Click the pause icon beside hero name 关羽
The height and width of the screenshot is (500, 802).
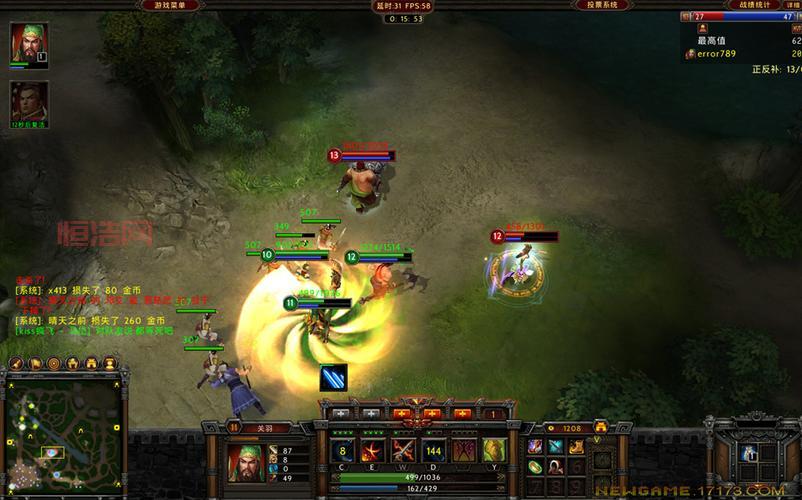[x=235, y=427]
